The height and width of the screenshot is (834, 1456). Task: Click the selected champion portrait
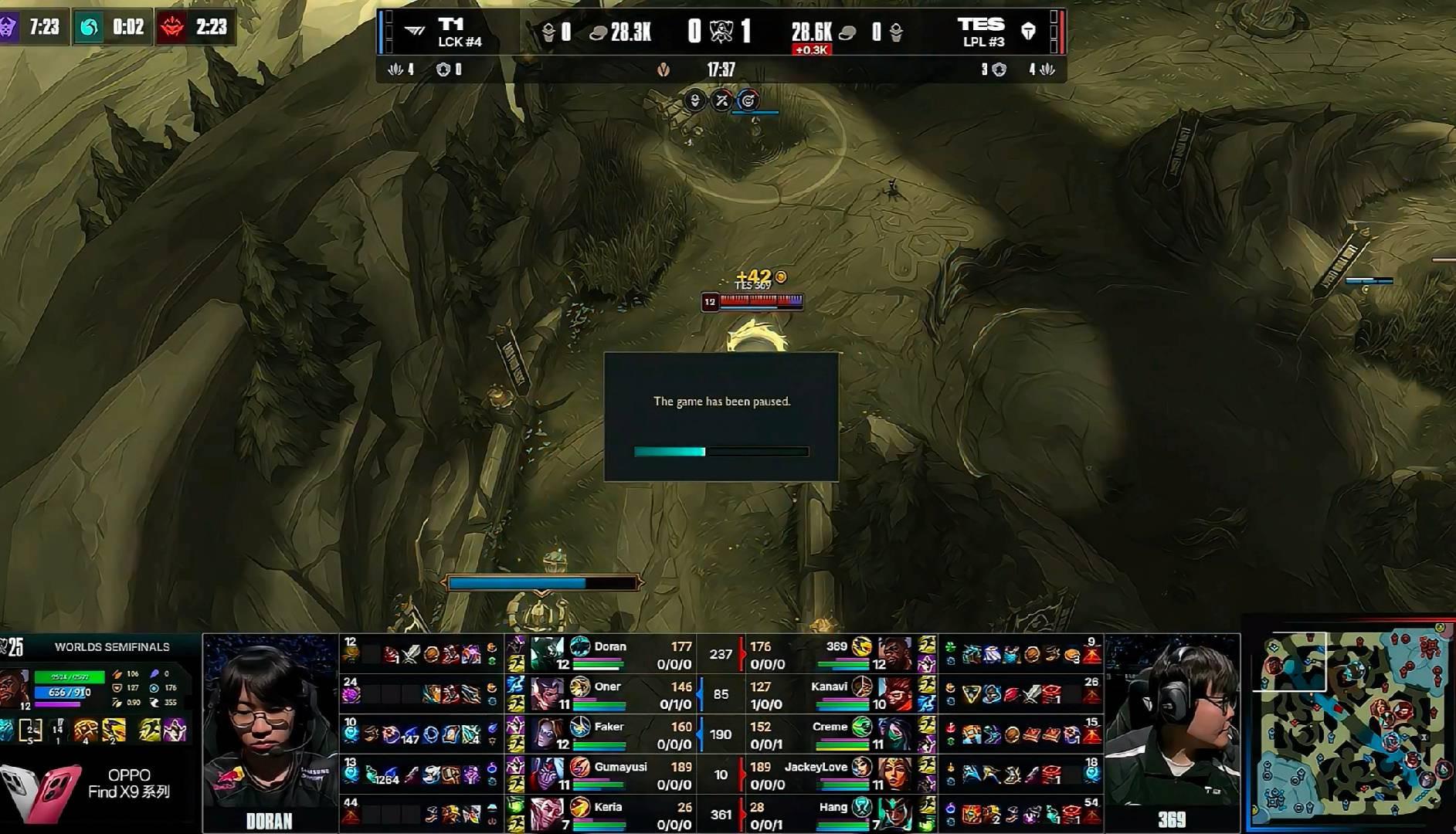[15, 688]
